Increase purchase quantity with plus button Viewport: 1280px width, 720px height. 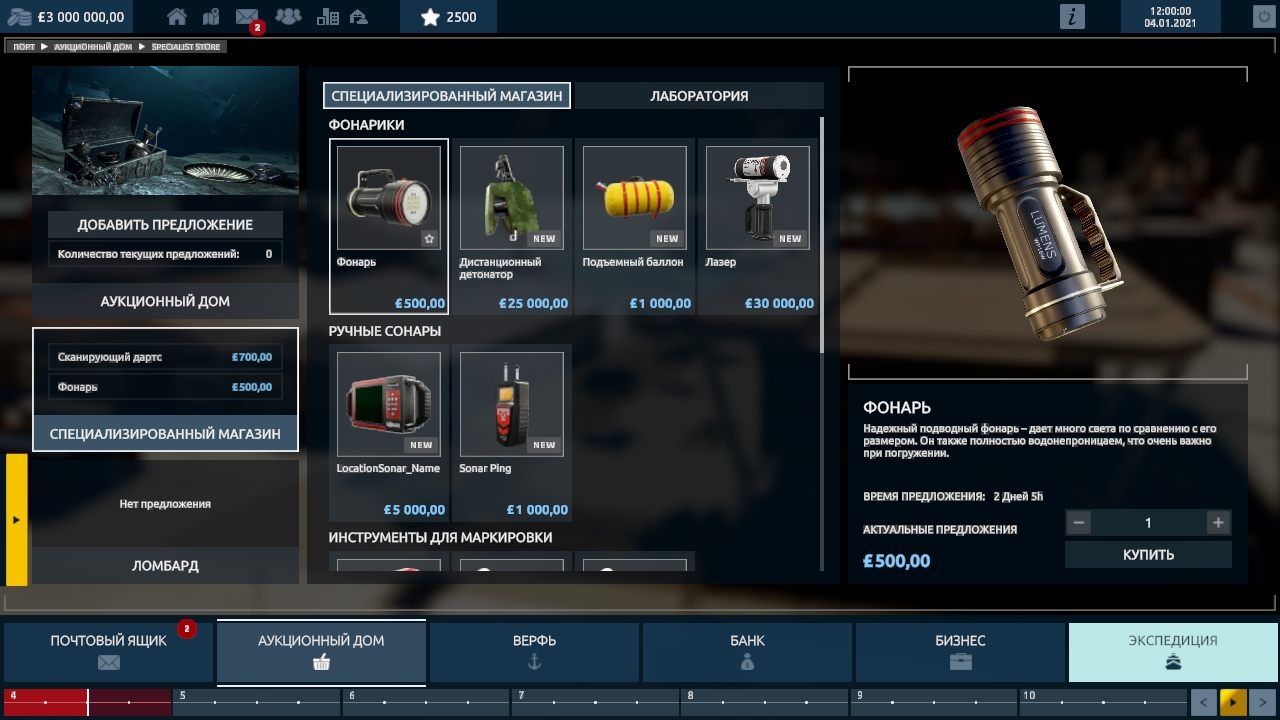1217,522
